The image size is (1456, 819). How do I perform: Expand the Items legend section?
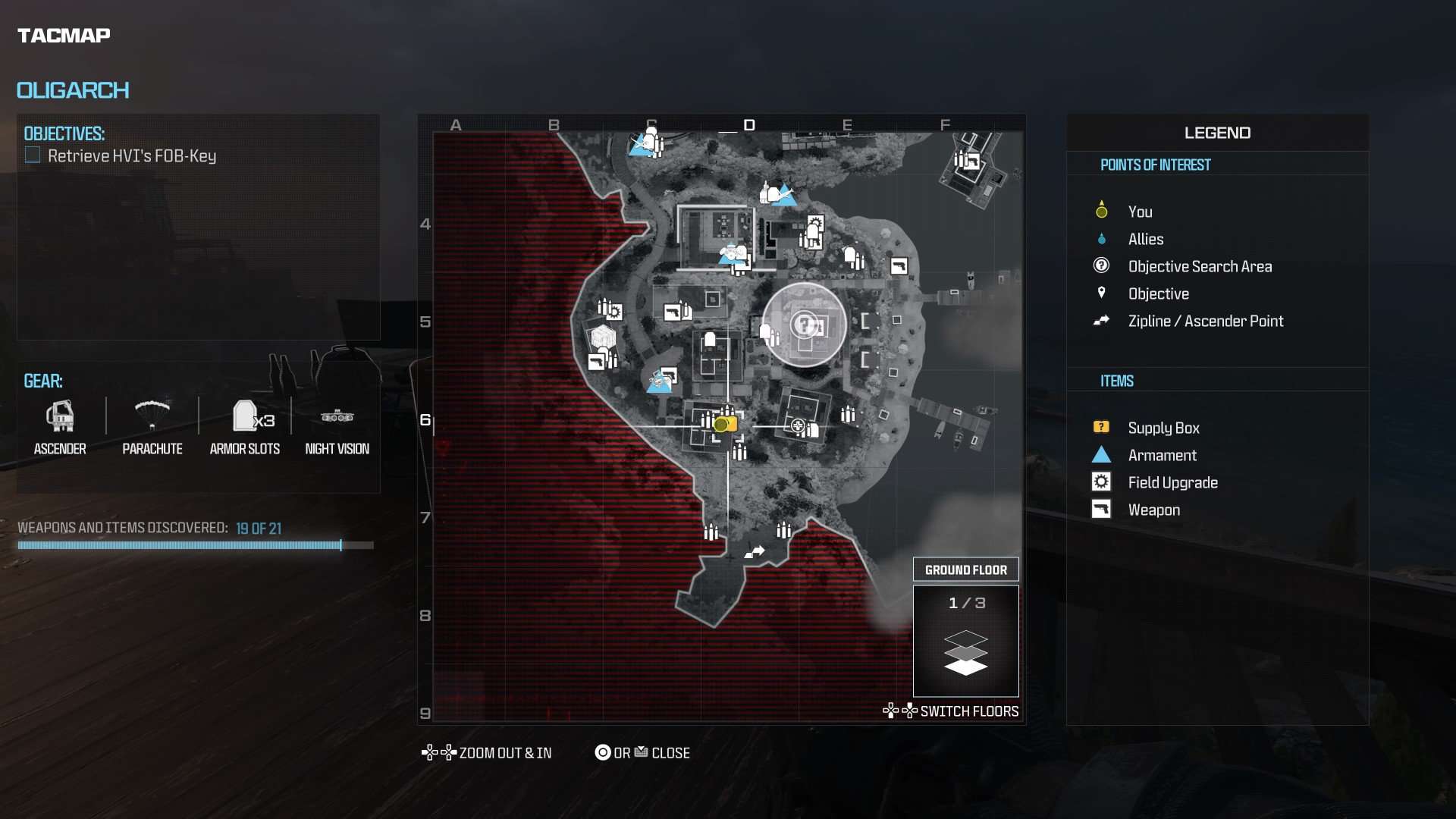[1116, 381]
